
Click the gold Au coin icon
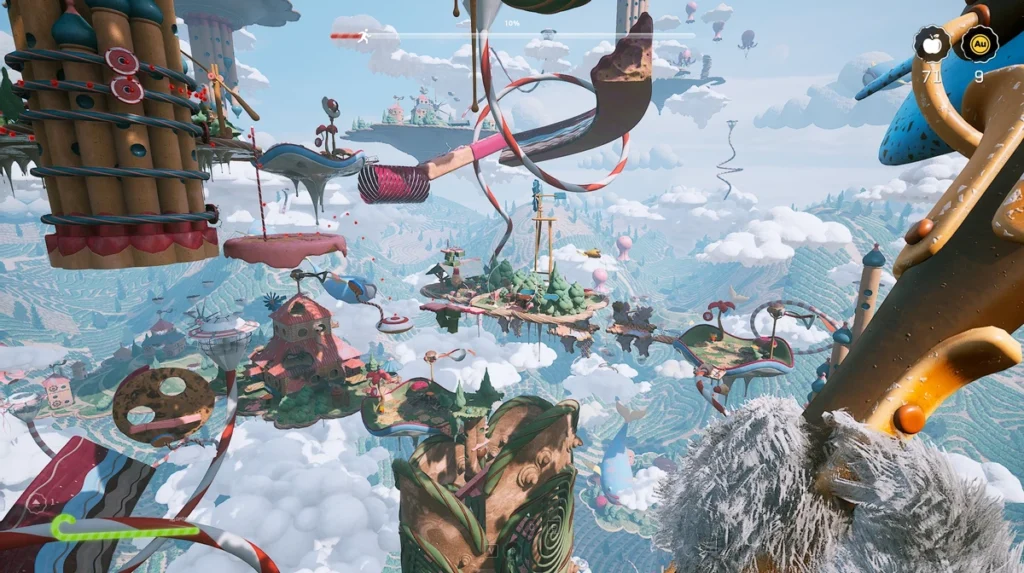pos(979,44)
